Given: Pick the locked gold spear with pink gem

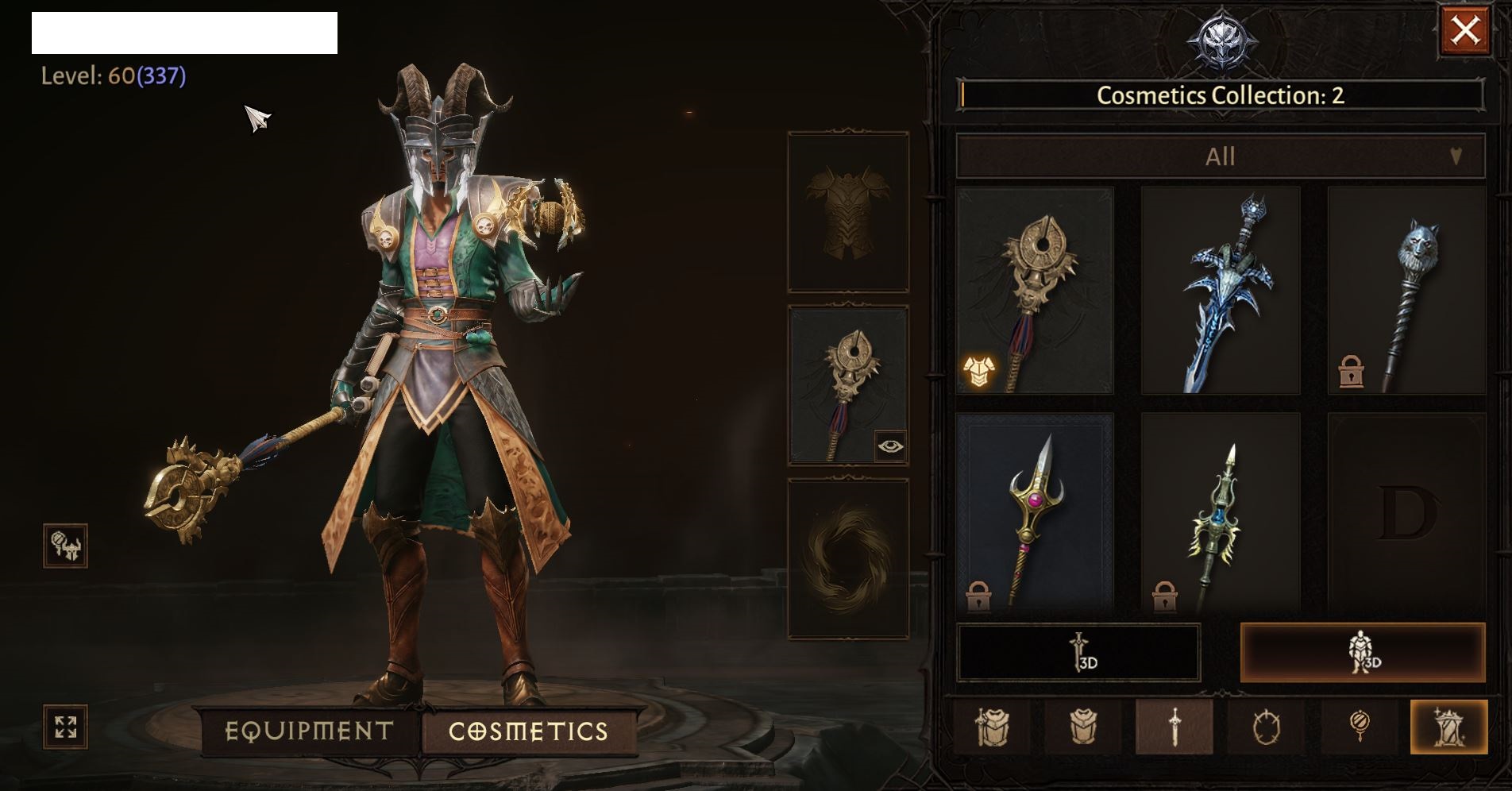Looking at the screenshot, I should (x=1035, y=513).
